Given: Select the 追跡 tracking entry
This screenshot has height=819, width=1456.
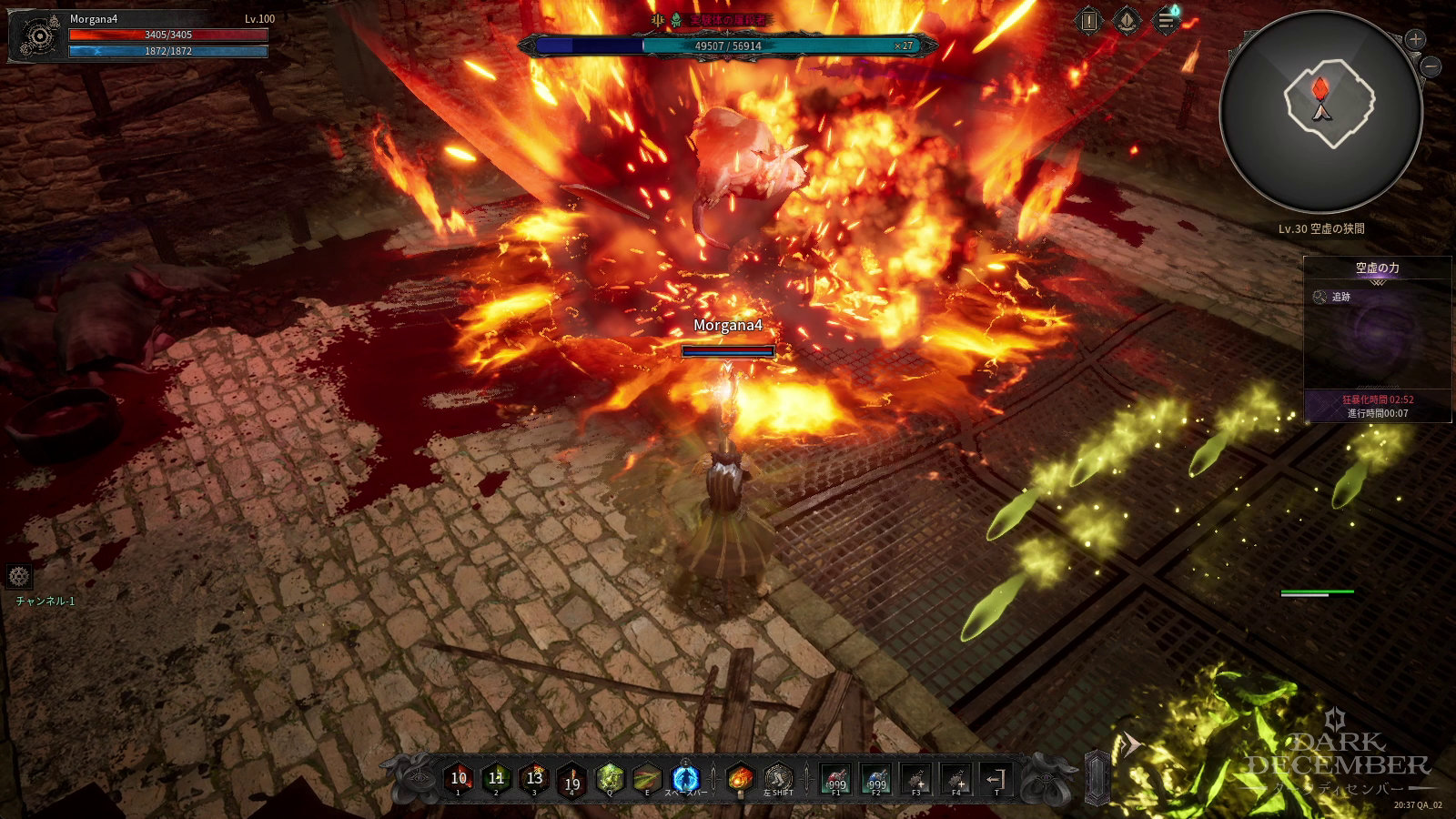Looking at the screenshot, I should [x=1340, y=297].
